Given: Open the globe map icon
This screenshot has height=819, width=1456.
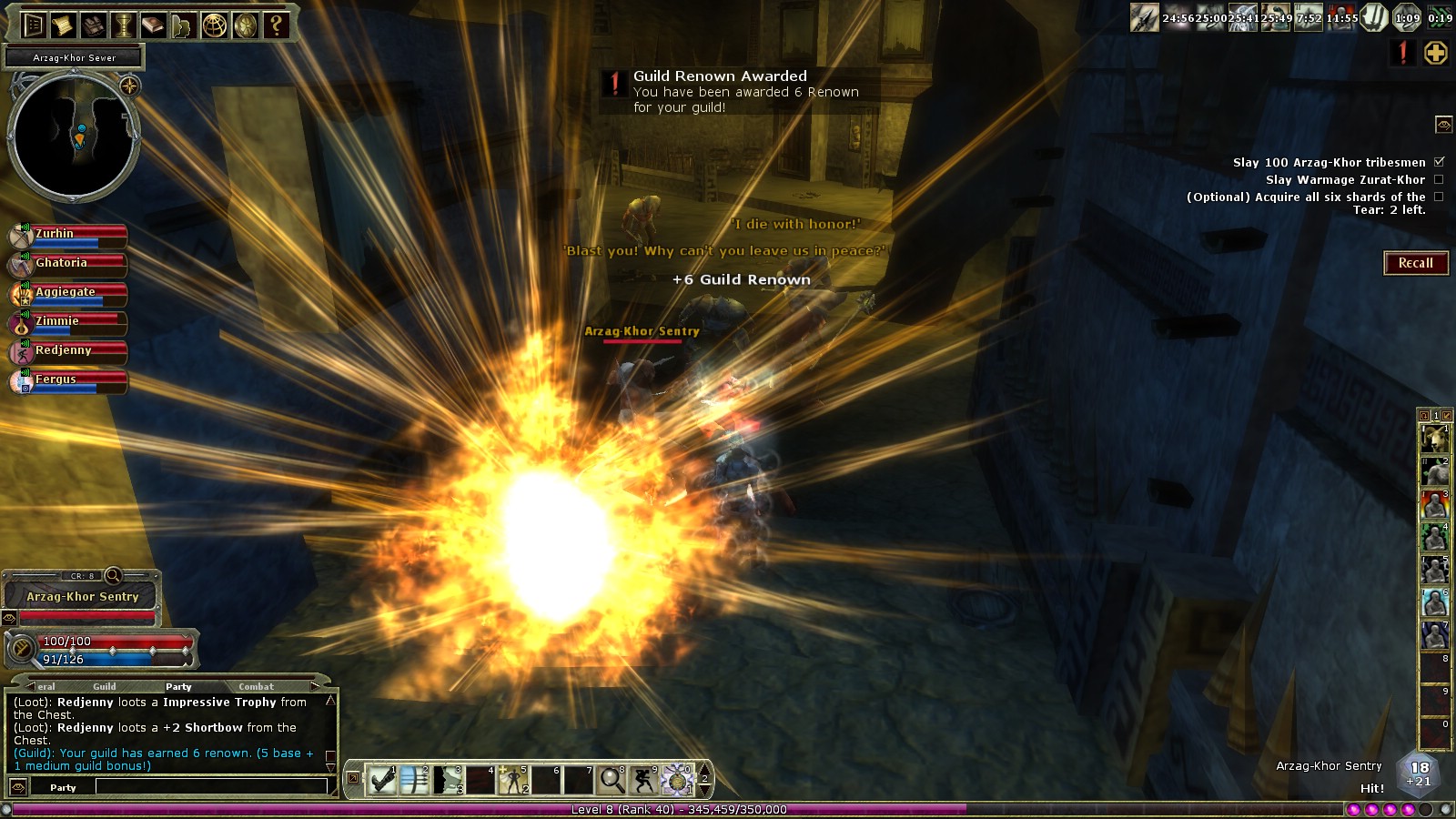Looking at the screenshot, I should tap(214, 25).
